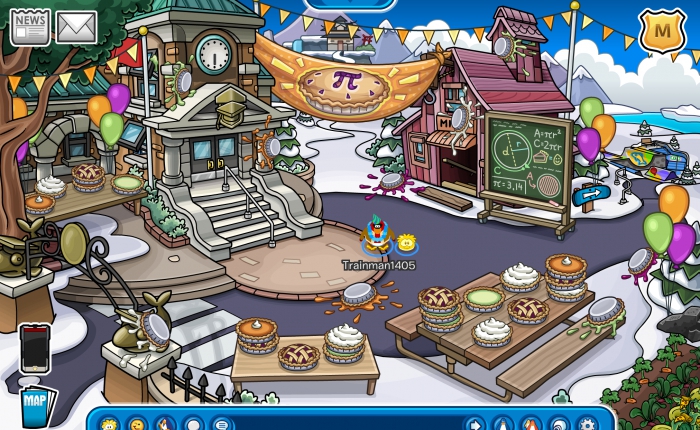Image resolution: width=700 pixels, height=430 pixels.
Task: Select the snowball throw button
Action: (193, 424)
